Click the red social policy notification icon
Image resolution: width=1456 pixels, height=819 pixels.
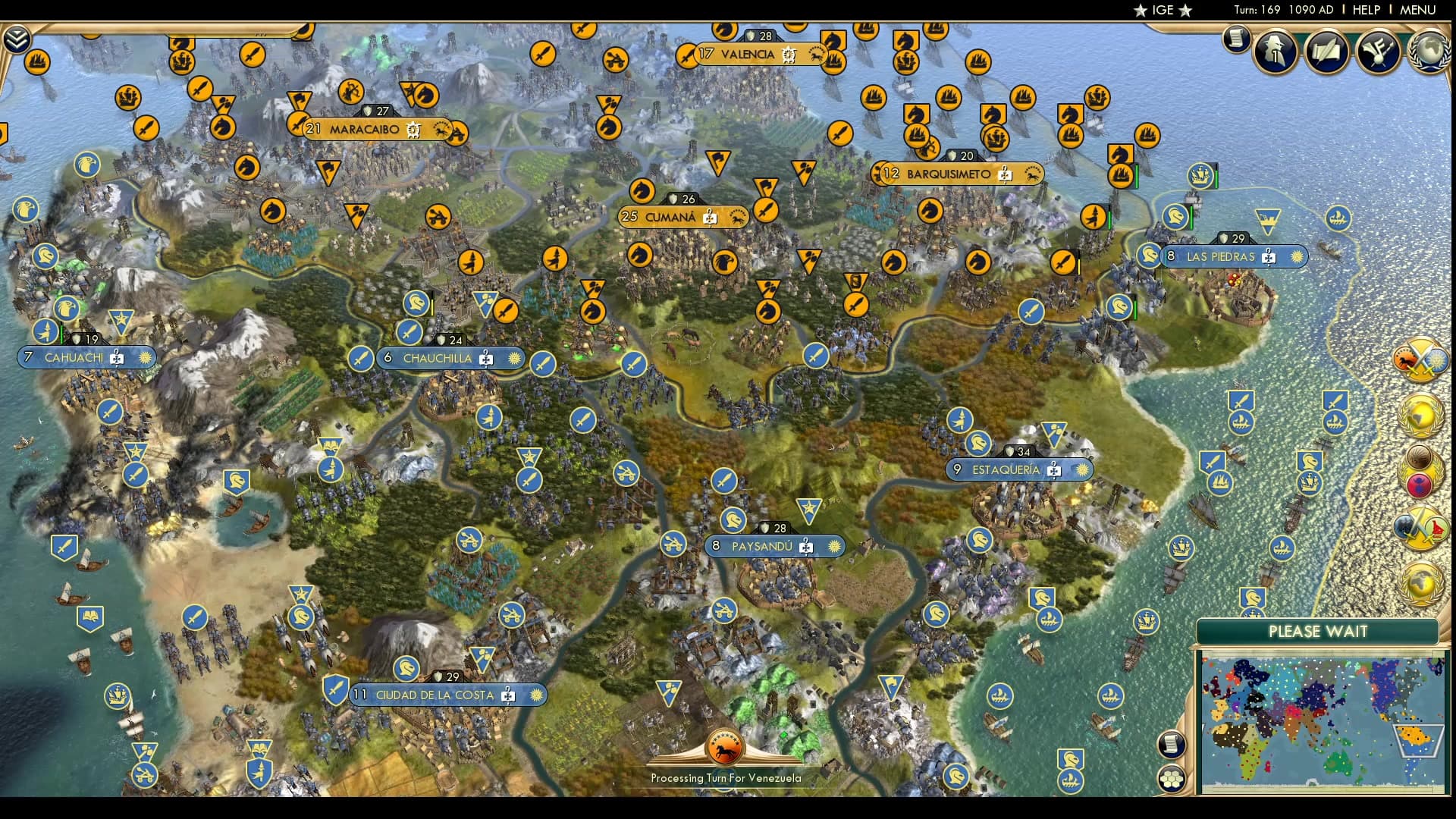coord(1420,483)
